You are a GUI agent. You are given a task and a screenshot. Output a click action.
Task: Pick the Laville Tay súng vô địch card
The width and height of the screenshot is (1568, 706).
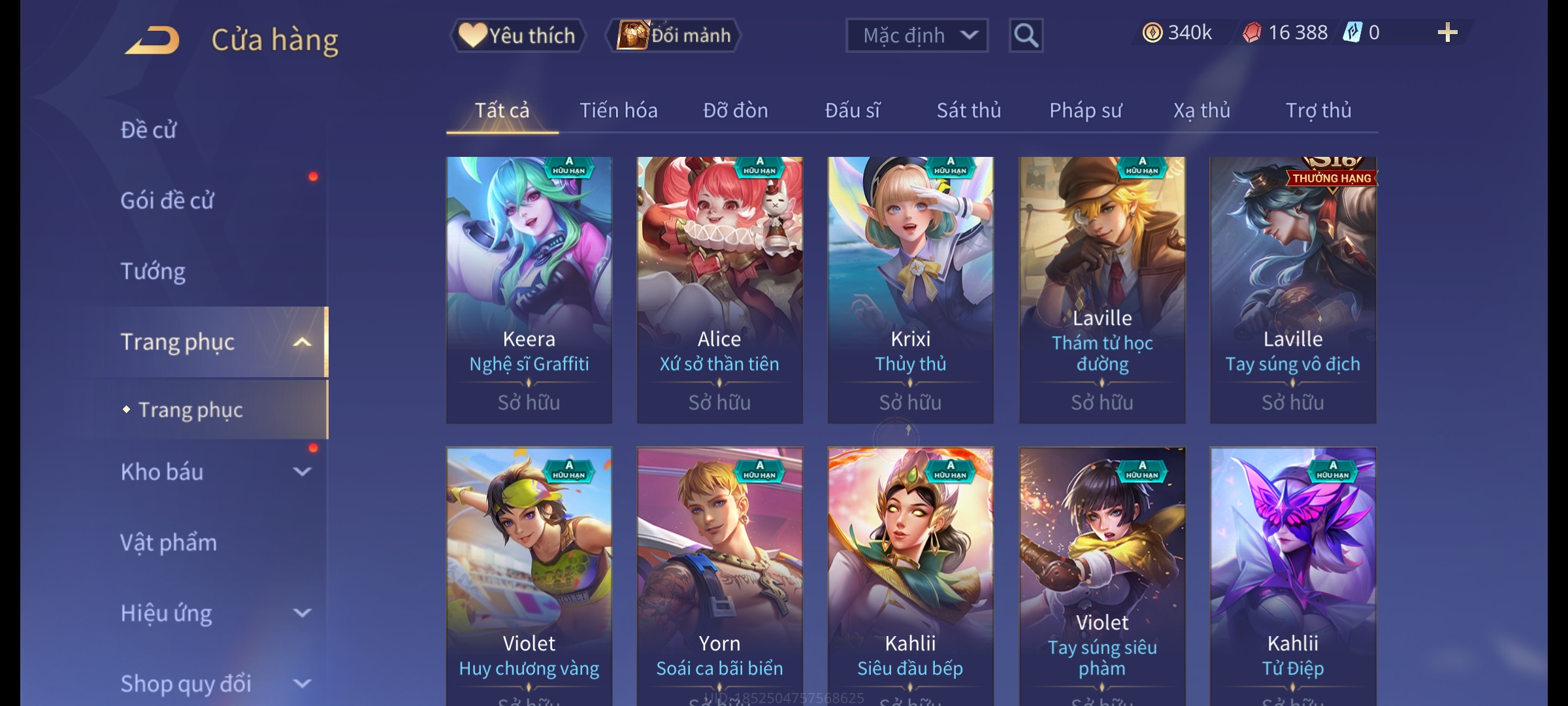pos(1292,290)
